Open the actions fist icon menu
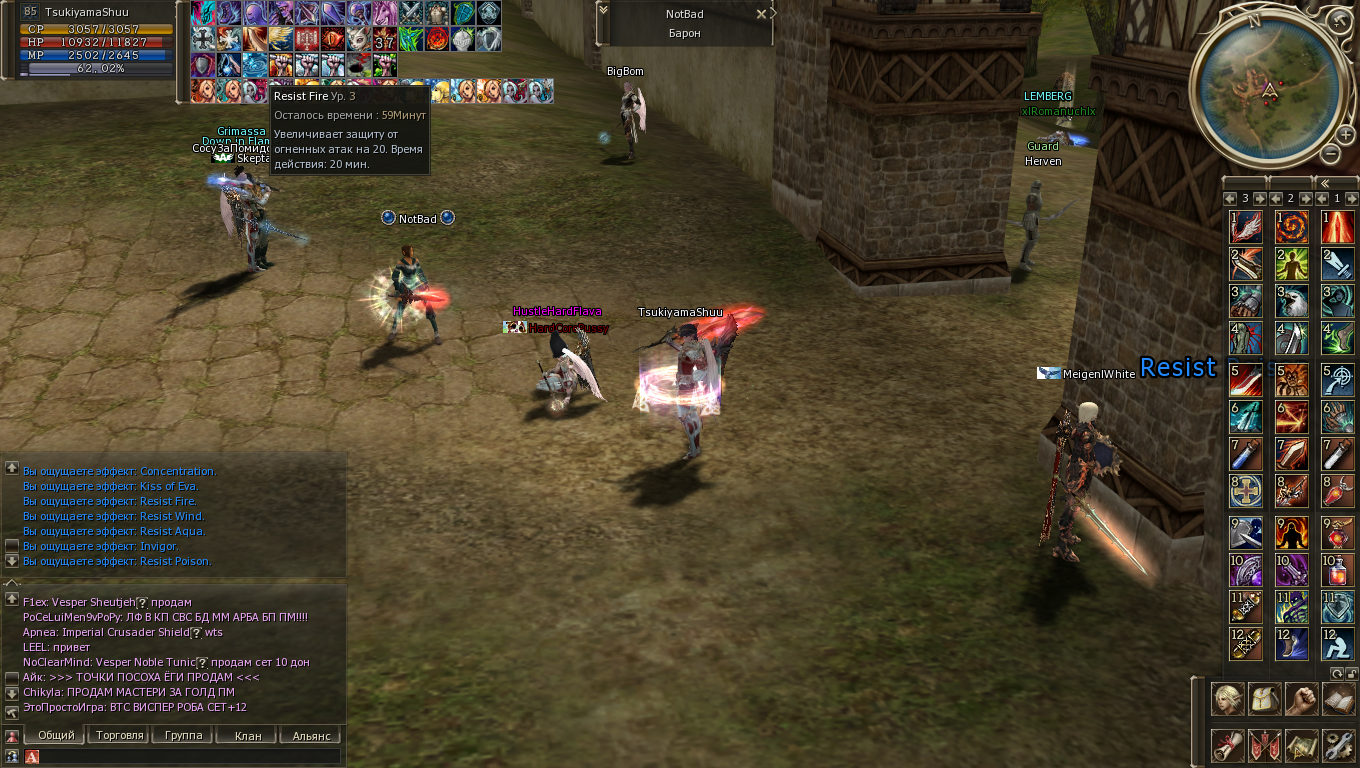 (x=1301, y=699)
